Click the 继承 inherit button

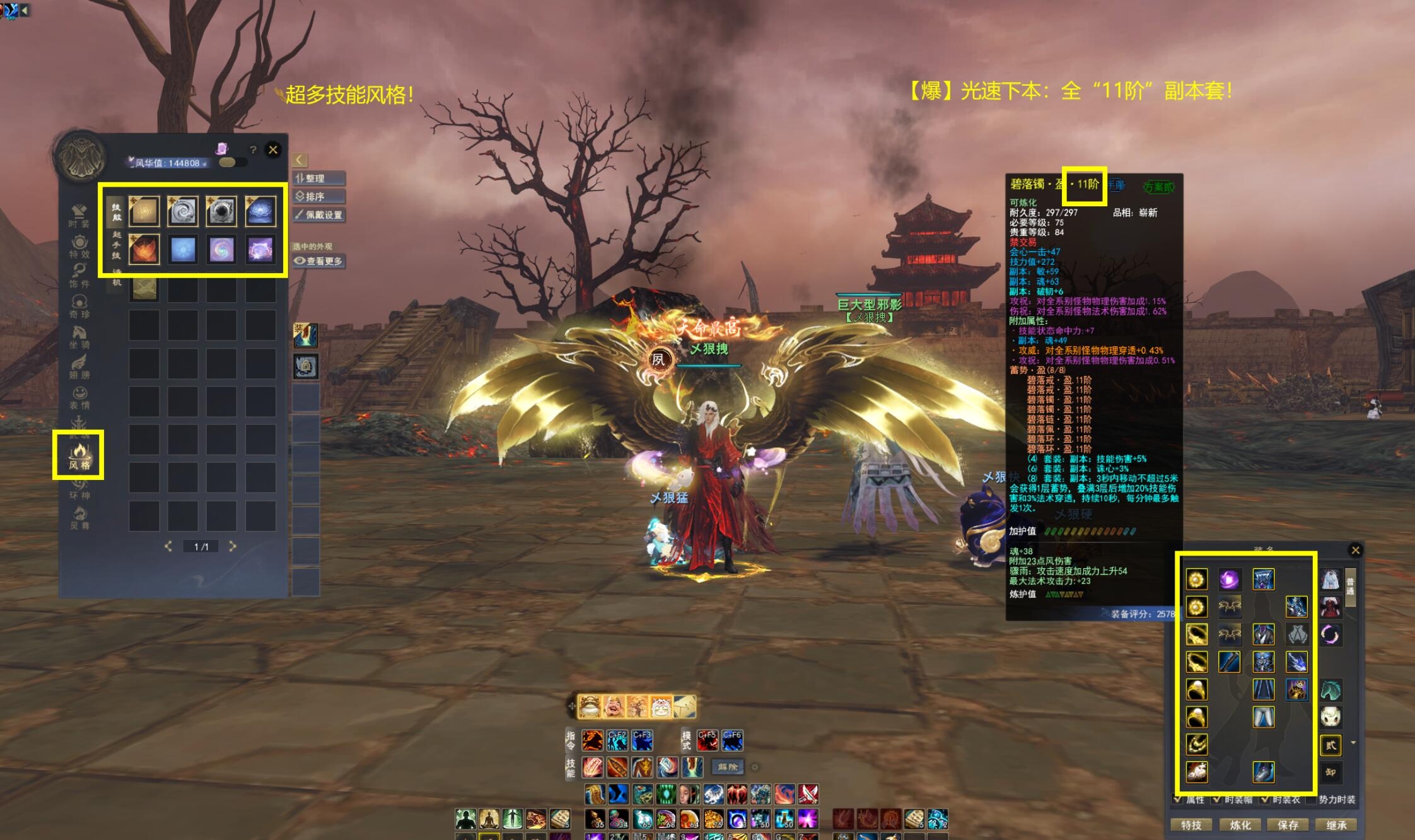pos(1336,825)
